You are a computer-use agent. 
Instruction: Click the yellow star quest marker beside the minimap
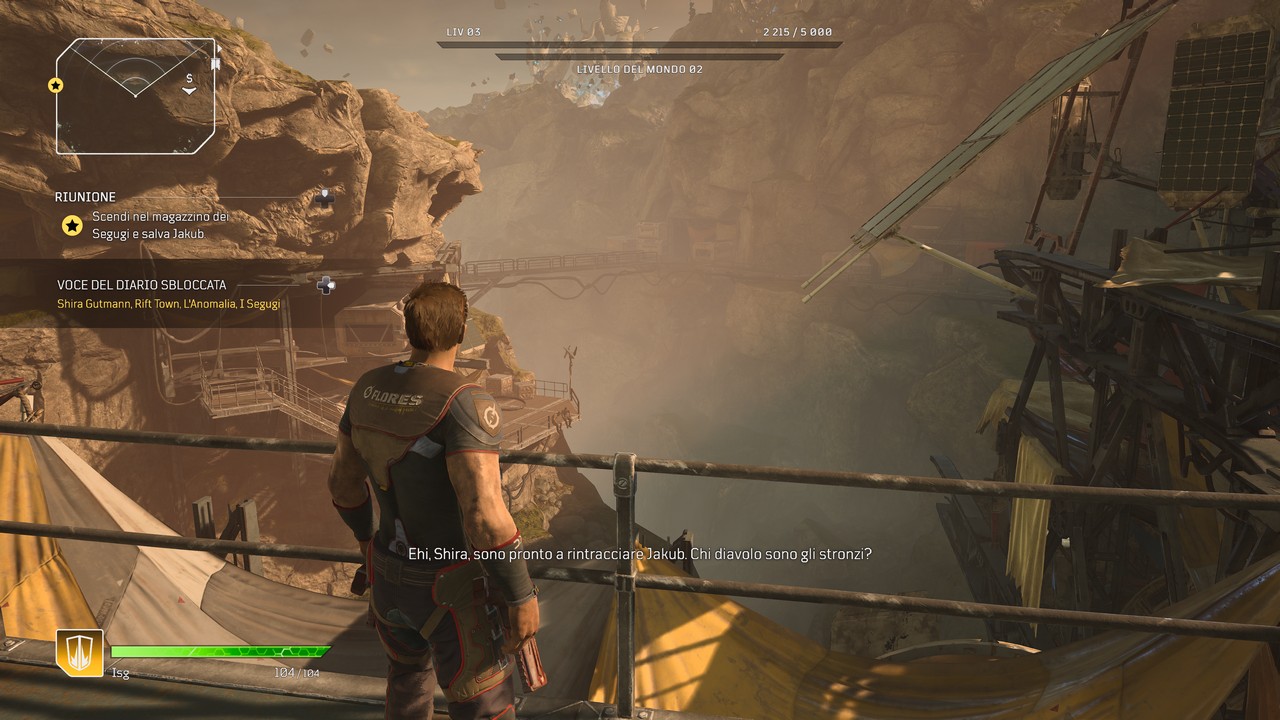click(x=56, y=85)
